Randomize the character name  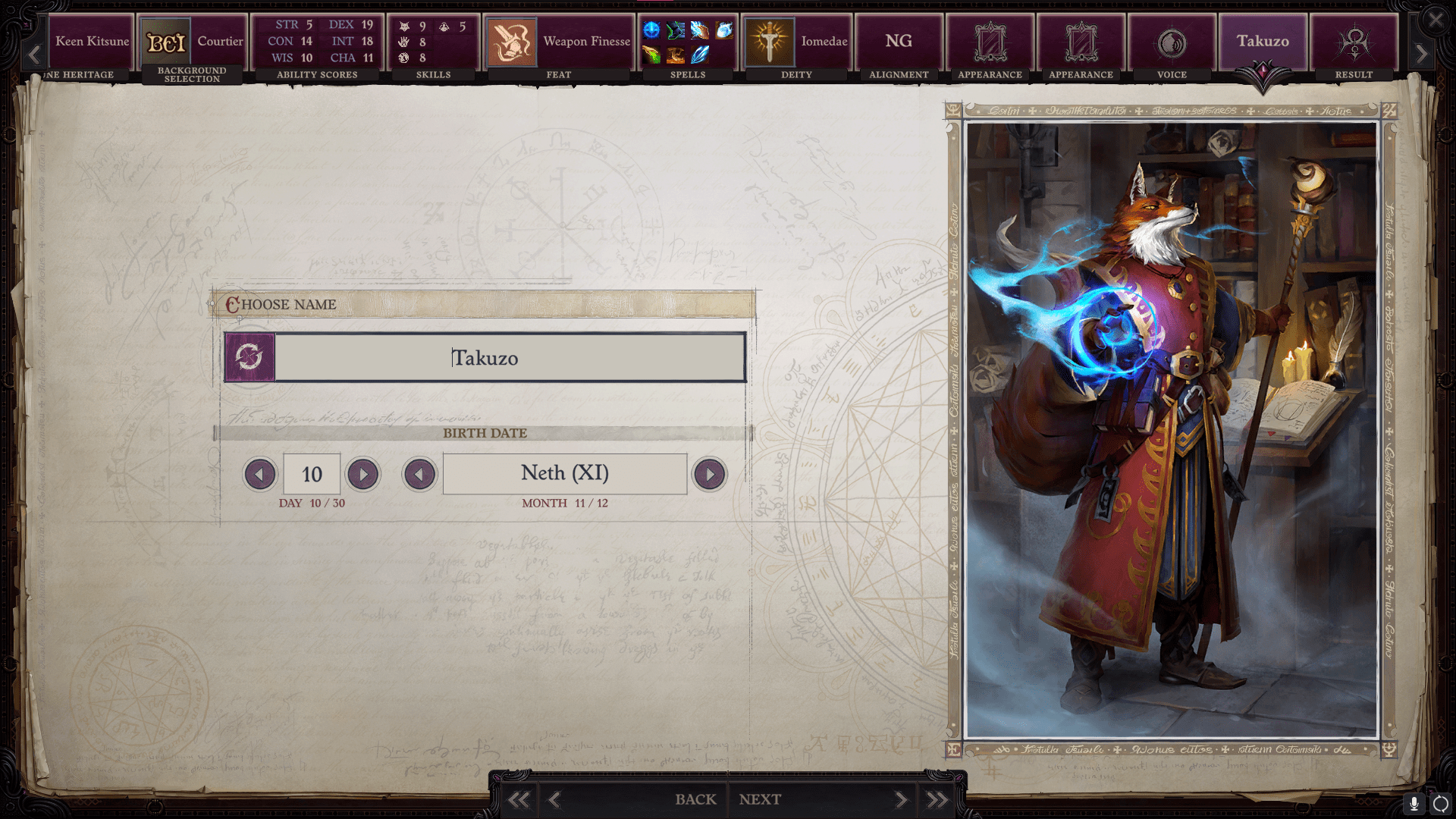249,357
